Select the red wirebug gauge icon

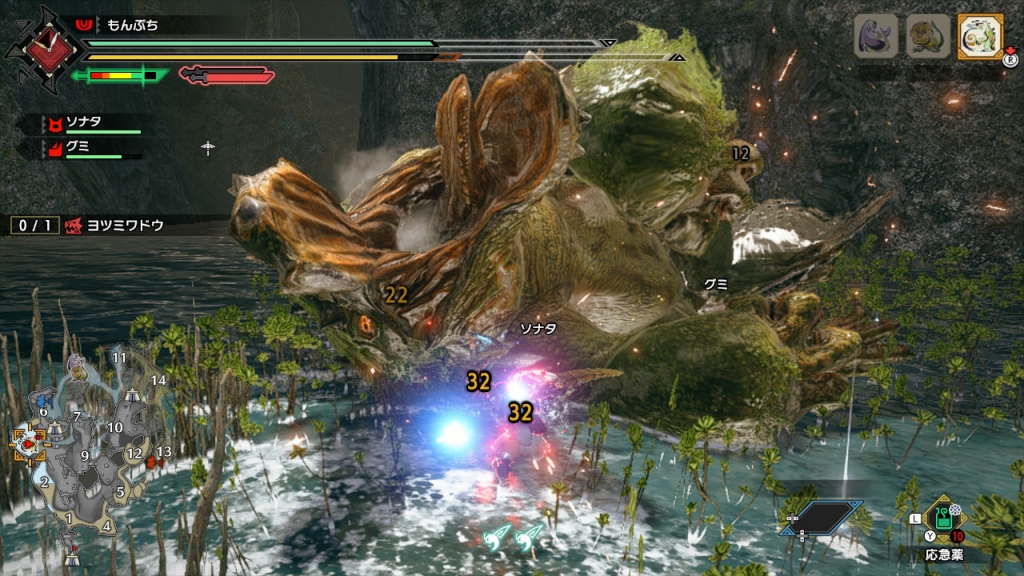[x=226, y=75]
